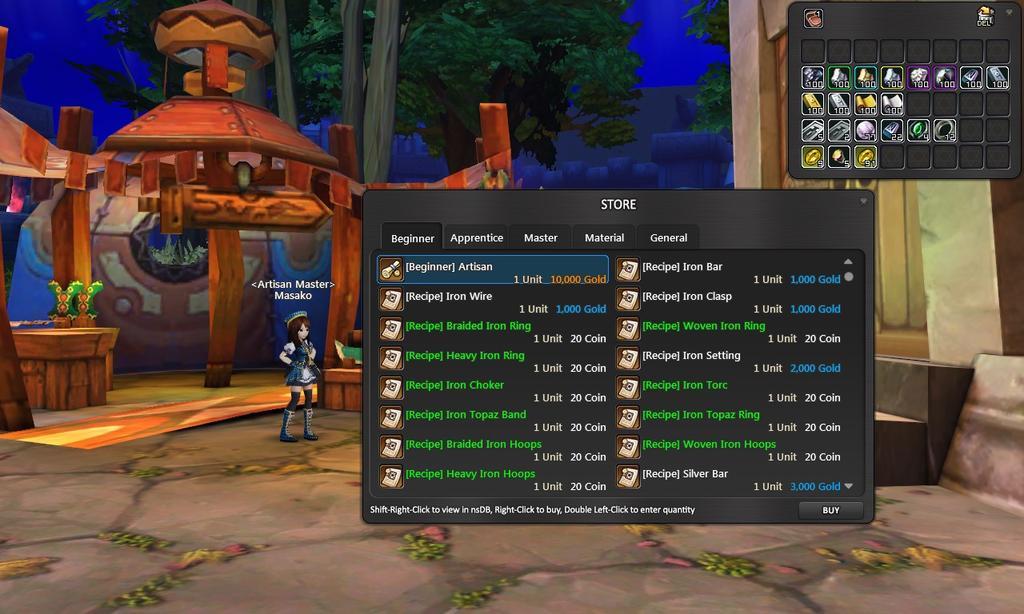This screenshot has width=1024, height=614.
Task: Select the Iron Wire recipe row
Action: pos(493,301)
